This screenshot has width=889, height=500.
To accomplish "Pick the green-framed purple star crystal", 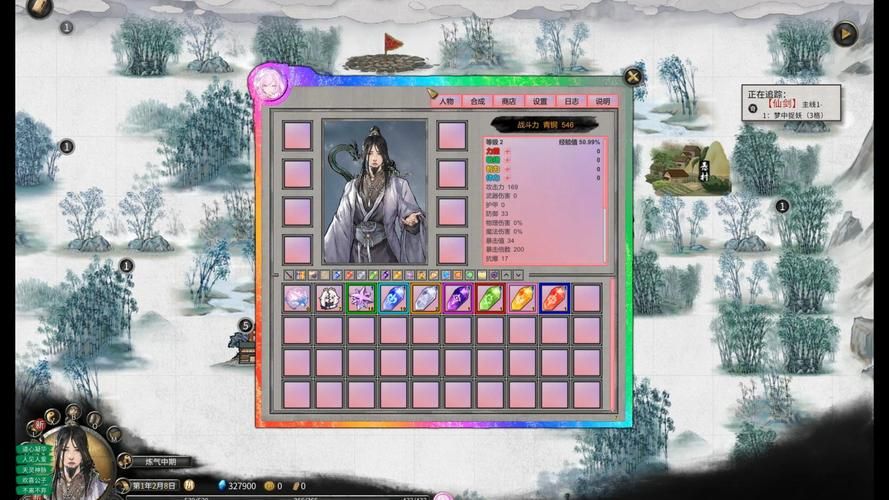I will click(361, 298).
